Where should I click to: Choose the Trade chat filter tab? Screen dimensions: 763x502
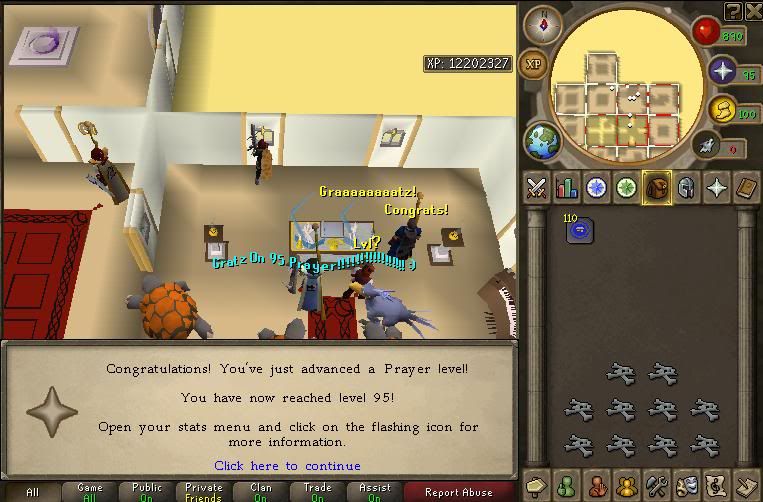318,491
